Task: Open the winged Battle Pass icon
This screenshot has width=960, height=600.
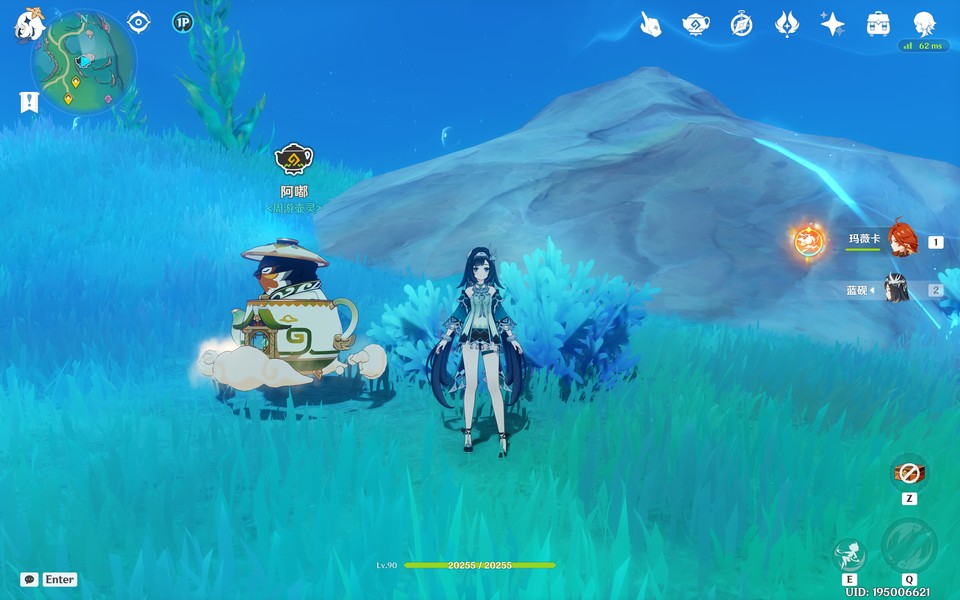Action: click(787, 25)
